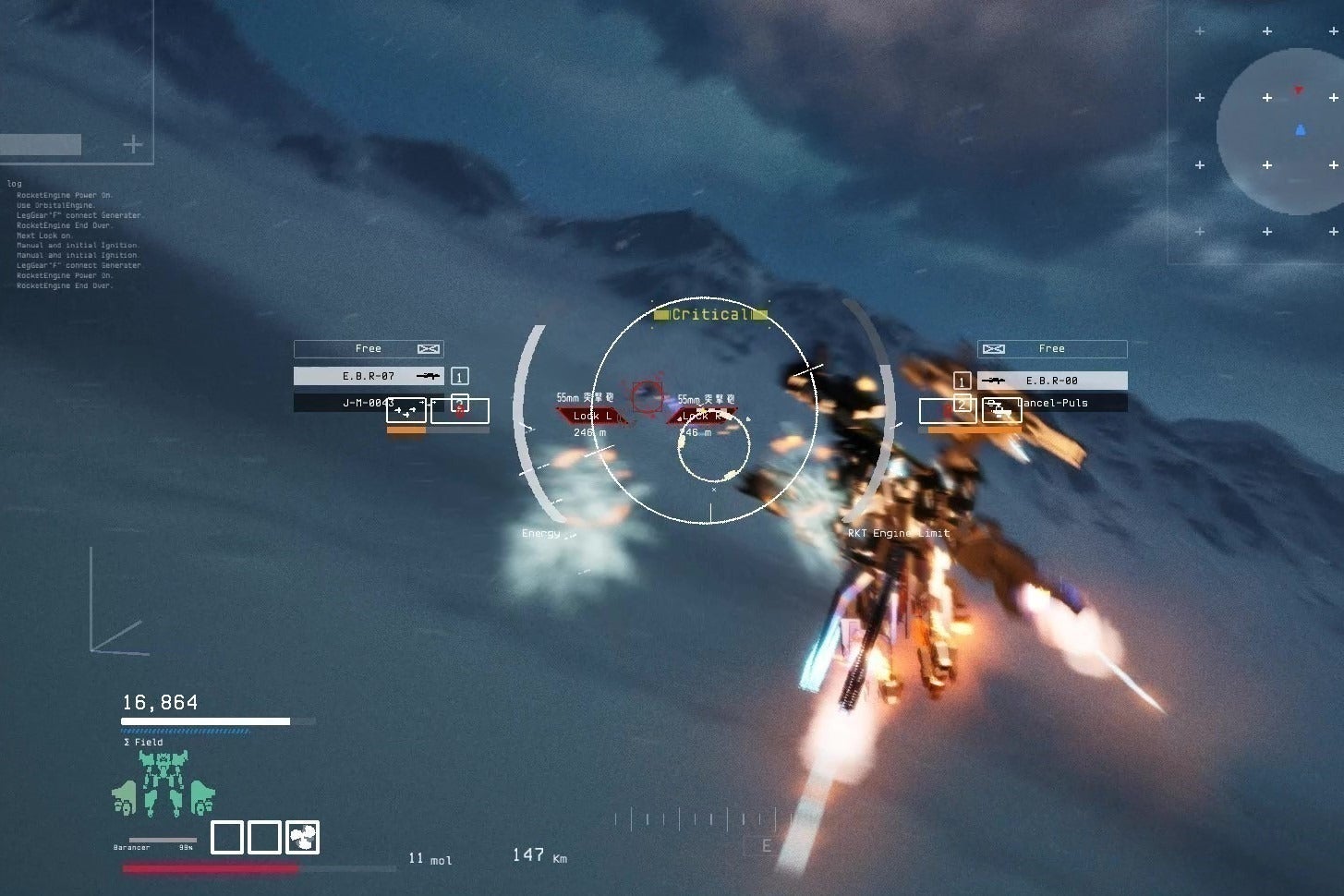
Task: Select the J-M-0043 weapon slot
Action: tap(368, 403)
